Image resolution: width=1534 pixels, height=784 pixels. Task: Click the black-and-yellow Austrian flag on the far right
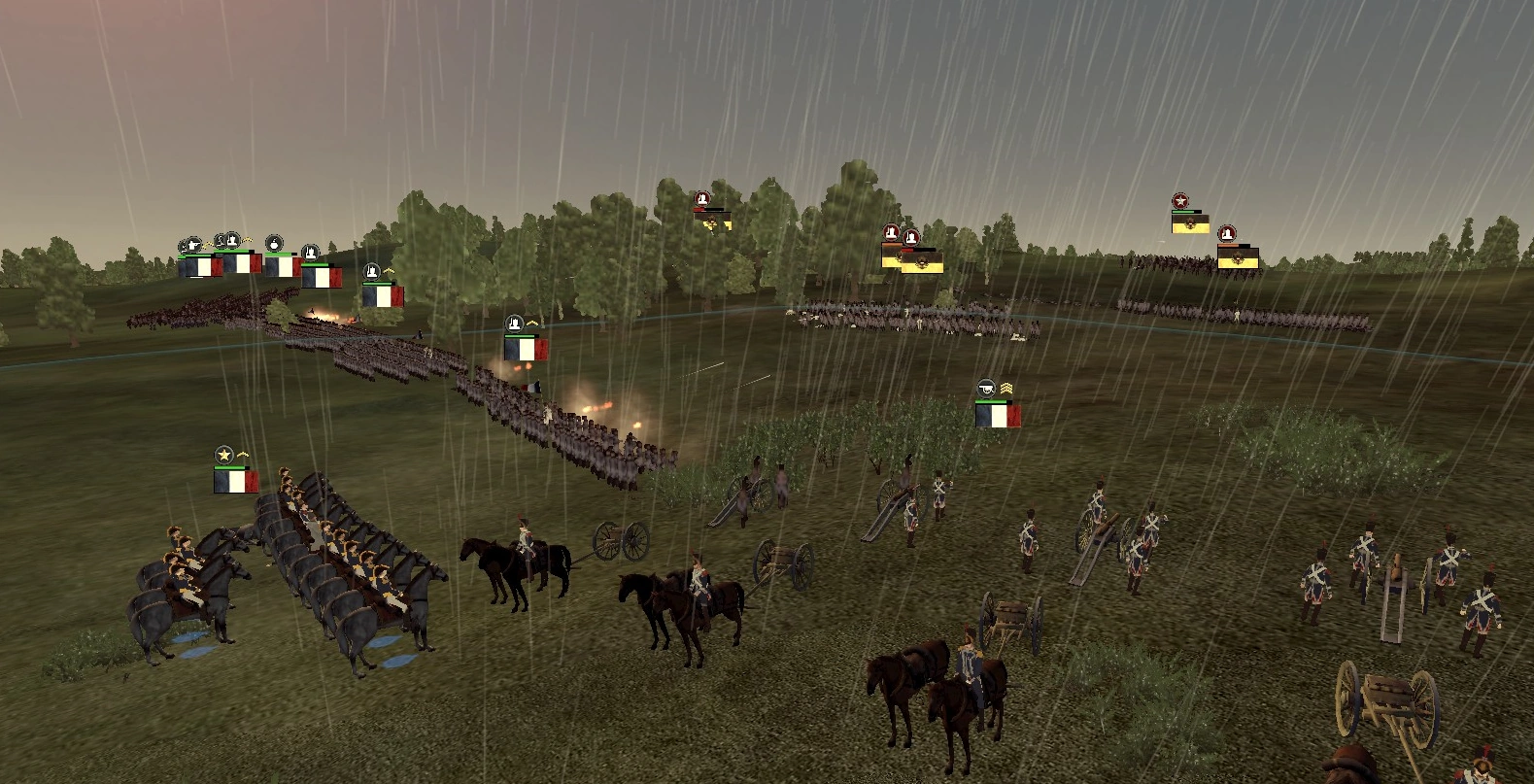1238,258
